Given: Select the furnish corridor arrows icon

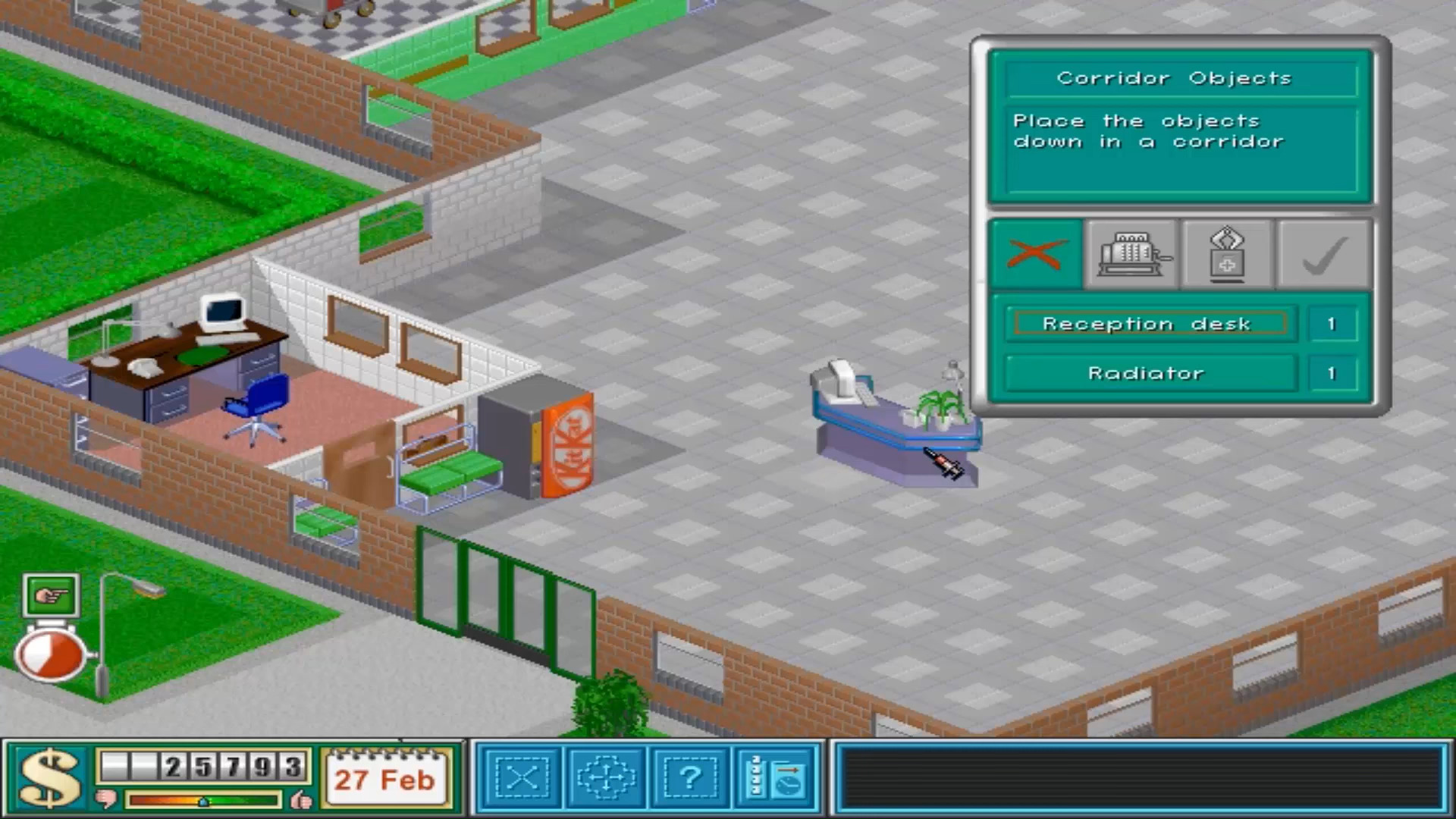Looking at the screenshot, I should [x=607, y=778].
